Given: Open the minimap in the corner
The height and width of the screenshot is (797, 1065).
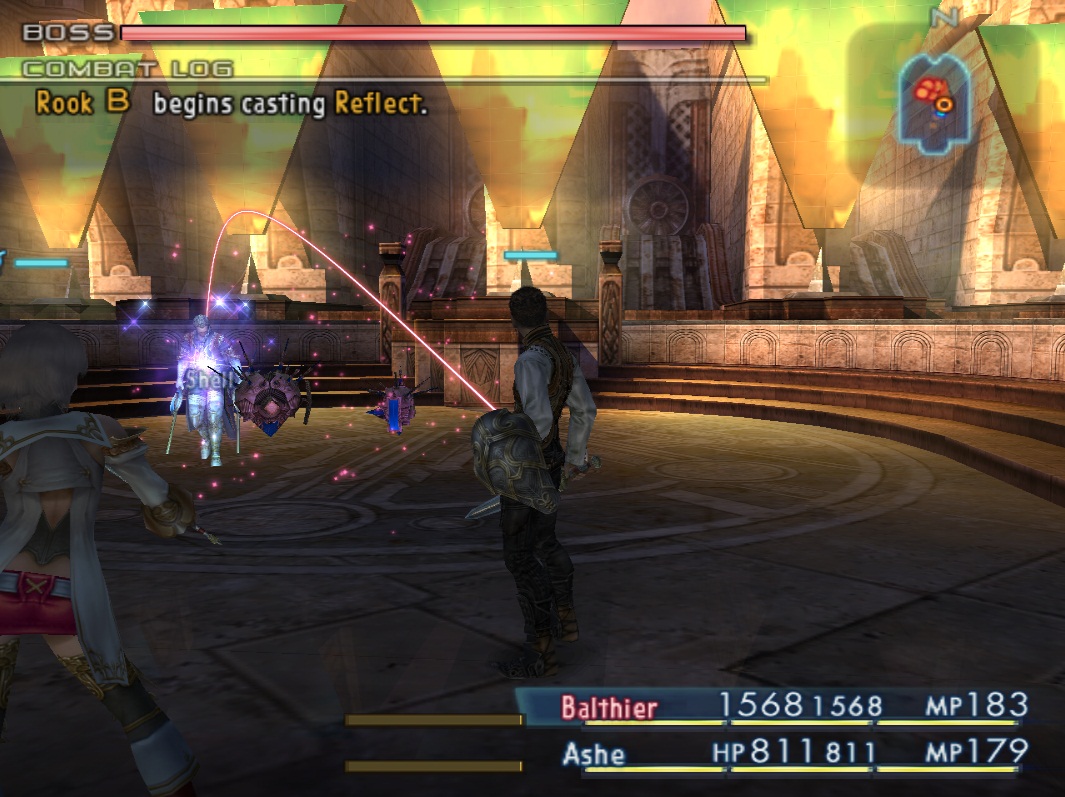Looking at the screenshot, I should tap(932, 97).
